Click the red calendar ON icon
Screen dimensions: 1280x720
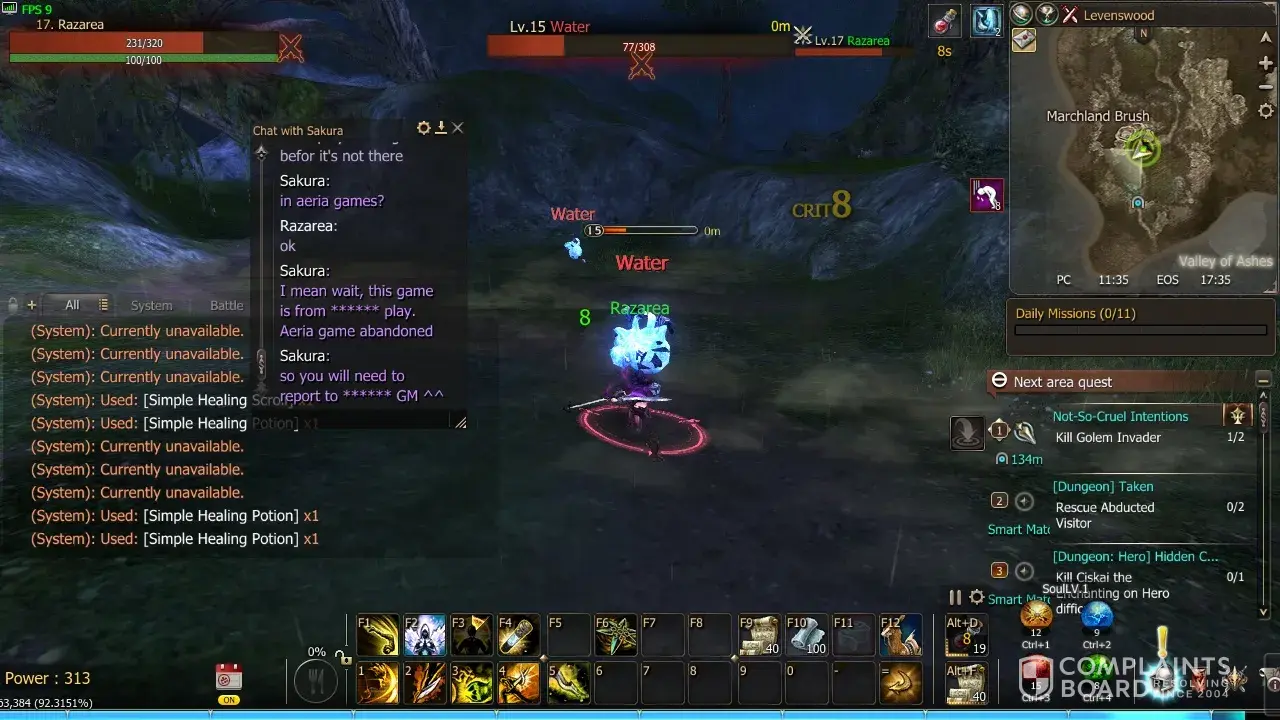229,678
